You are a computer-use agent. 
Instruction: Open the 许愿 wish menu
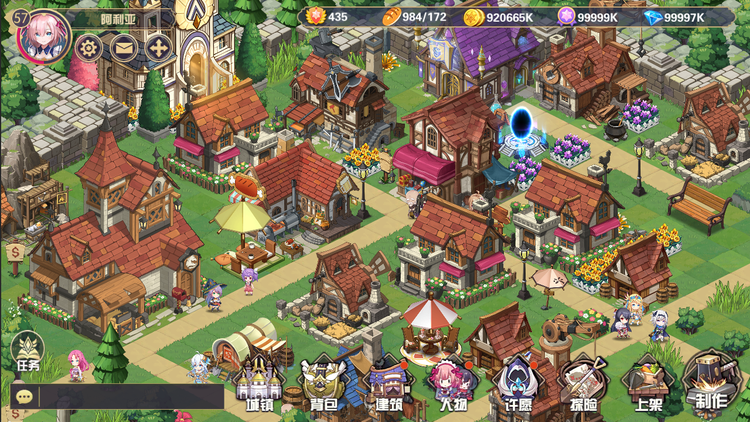pyautogui.click(x=516, y=384)
